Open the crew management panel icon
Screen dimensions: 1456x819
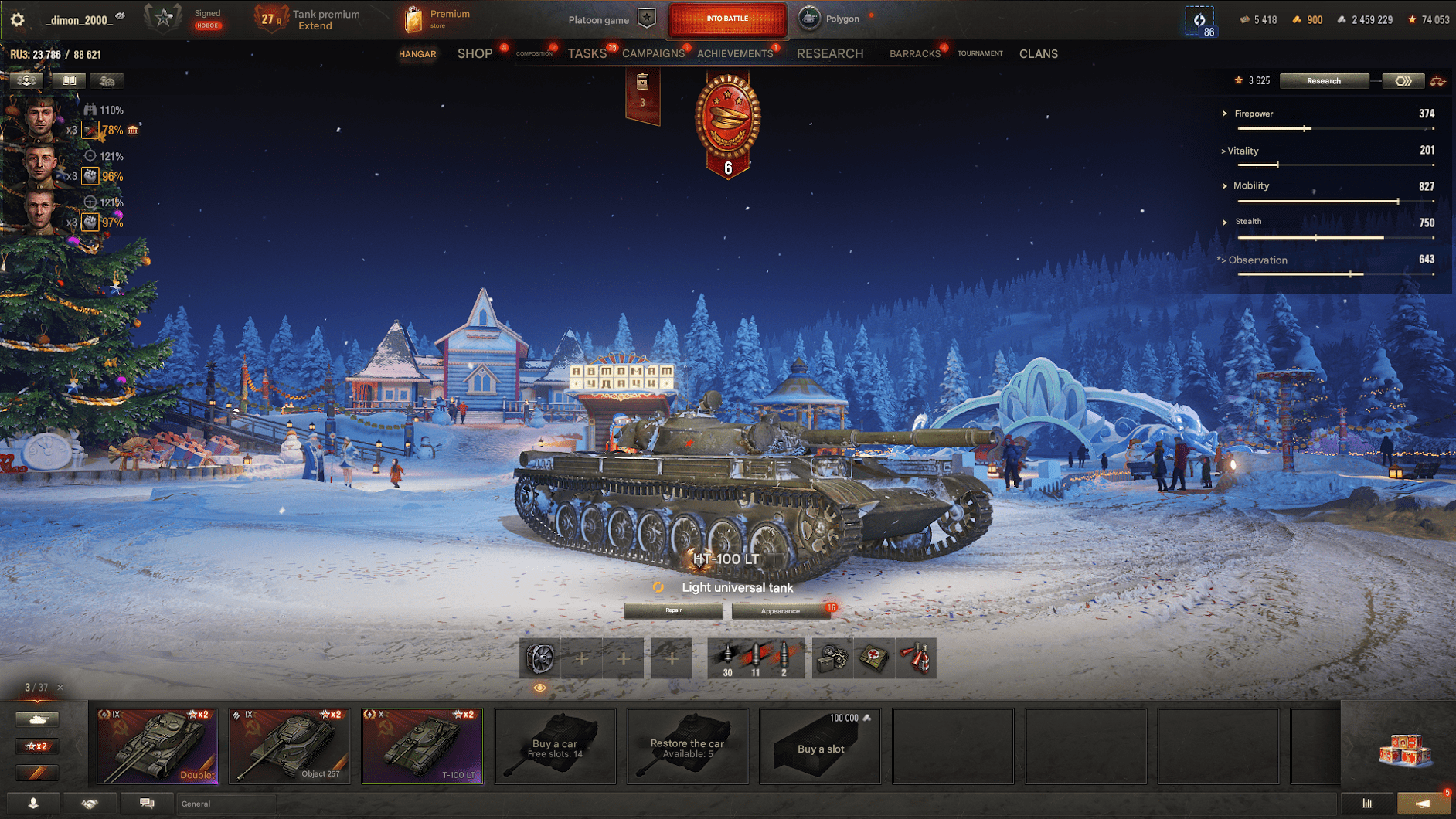point(27,80)
